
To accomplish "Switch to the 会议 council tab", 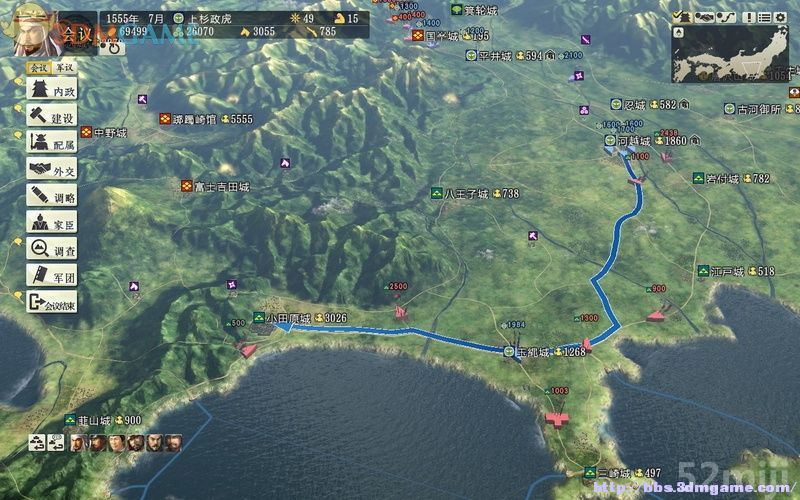I will 38,67.
